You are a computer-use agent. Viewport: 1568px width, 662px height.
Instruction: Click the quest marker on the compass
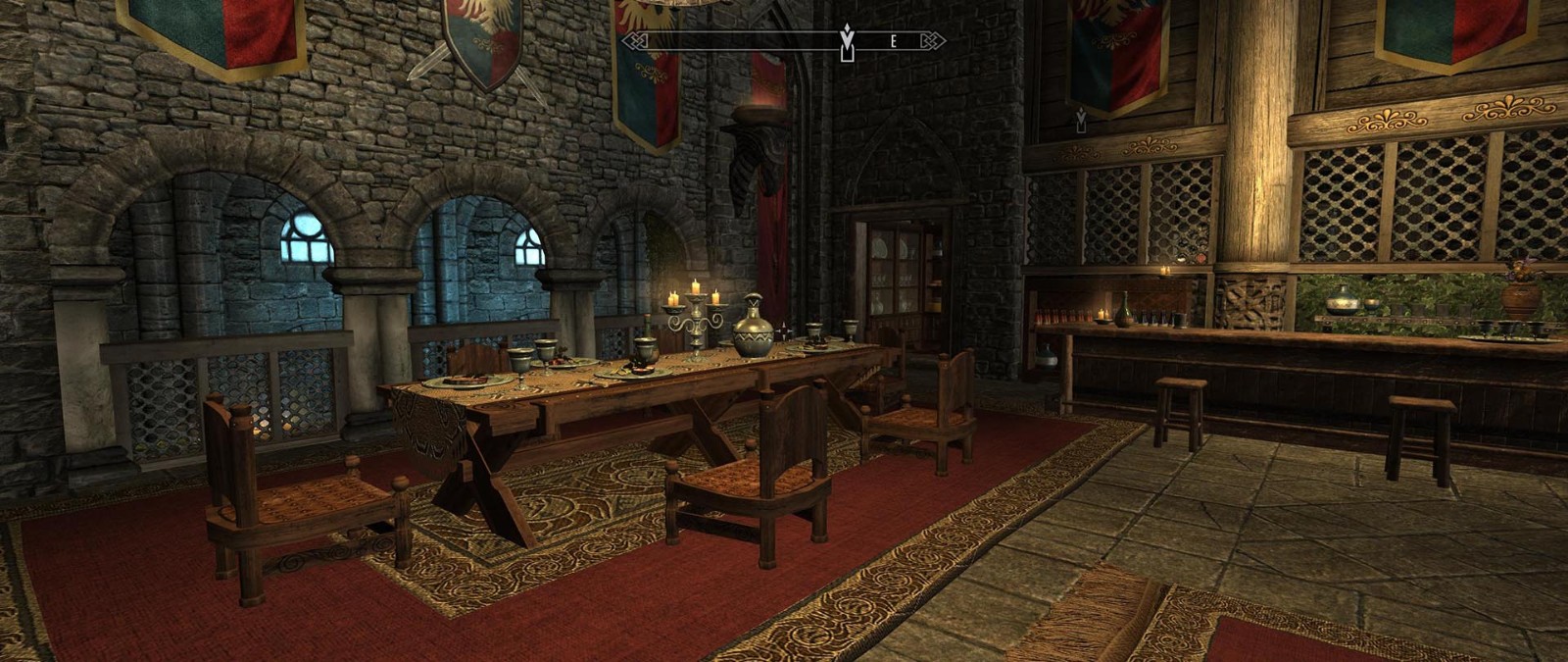click(x=847, y=40)
